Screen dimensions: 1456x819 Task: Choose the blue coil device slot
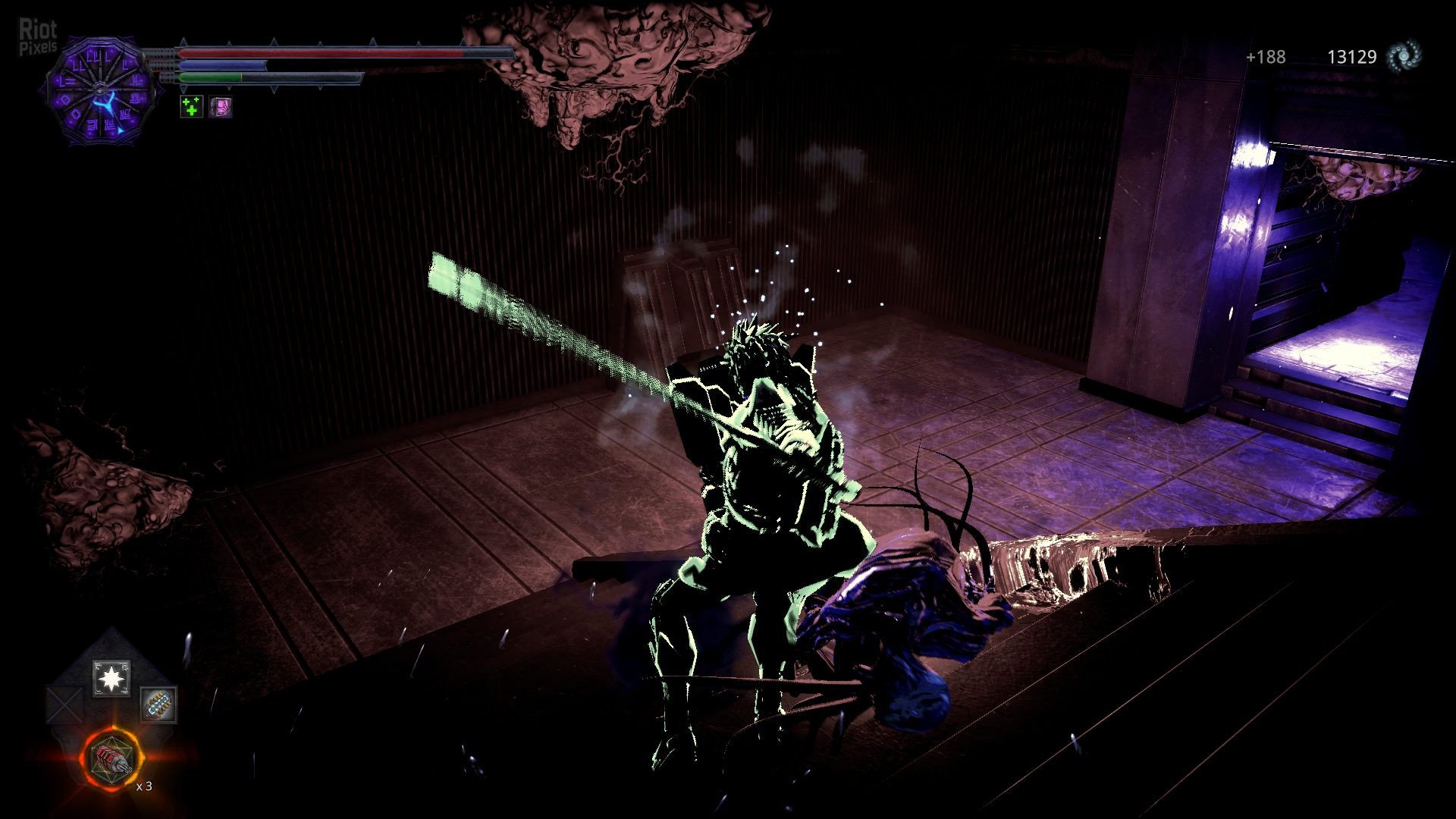159,704
